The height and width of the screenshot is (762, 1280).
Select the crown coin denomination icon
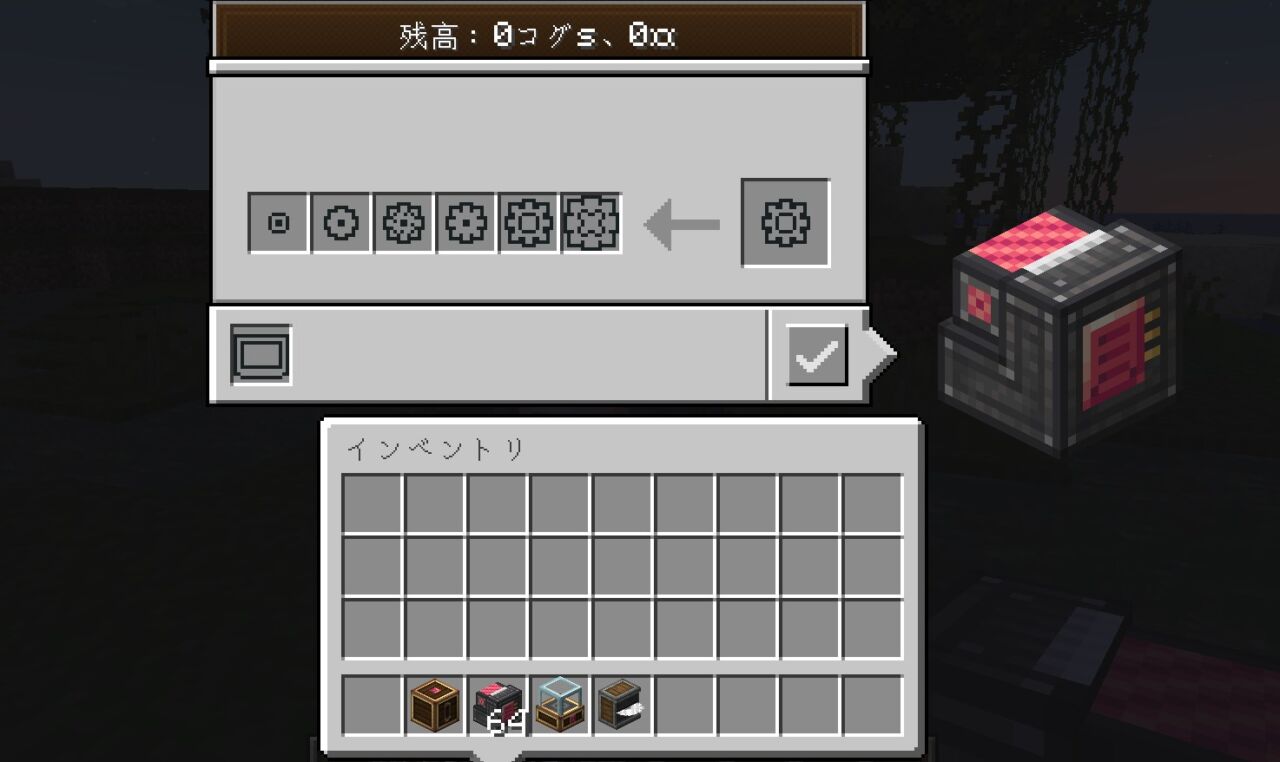tap(527, 223)
